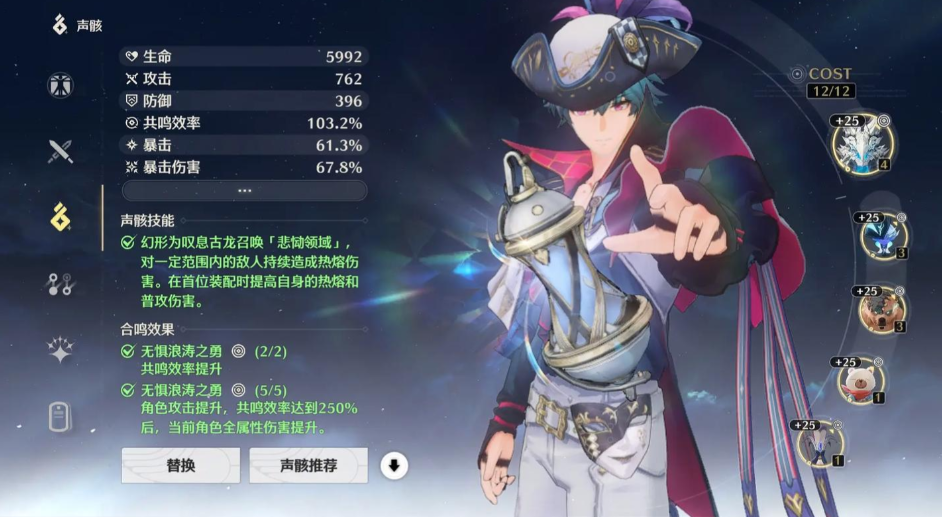This screenshot has width=942, height=517.
Task: Select the cost 4 white dragon echo
Action: coord(861,144)
